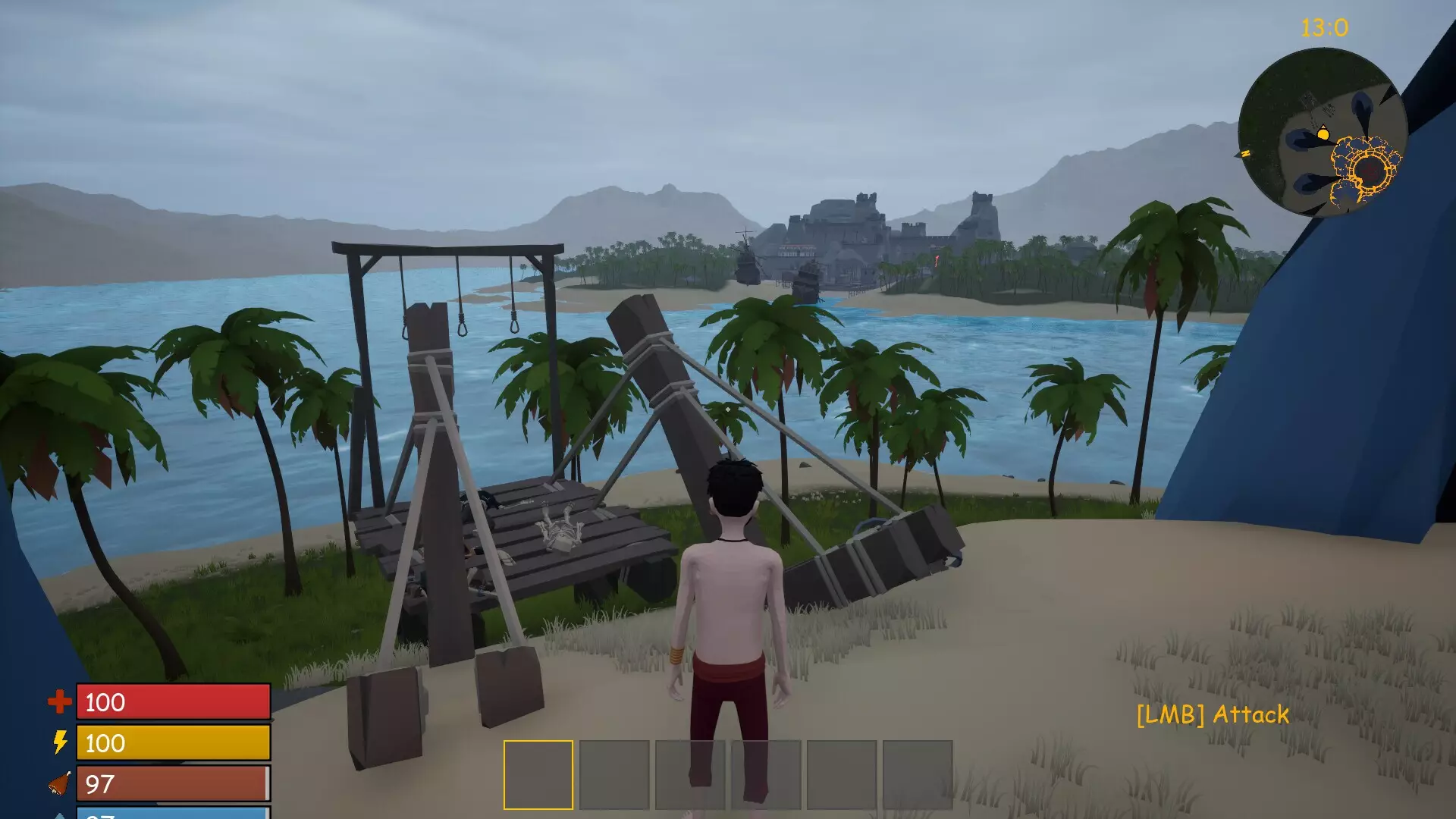Click the drumstick hunger icon
The image size is (1456, 819).
coord(58,783)
